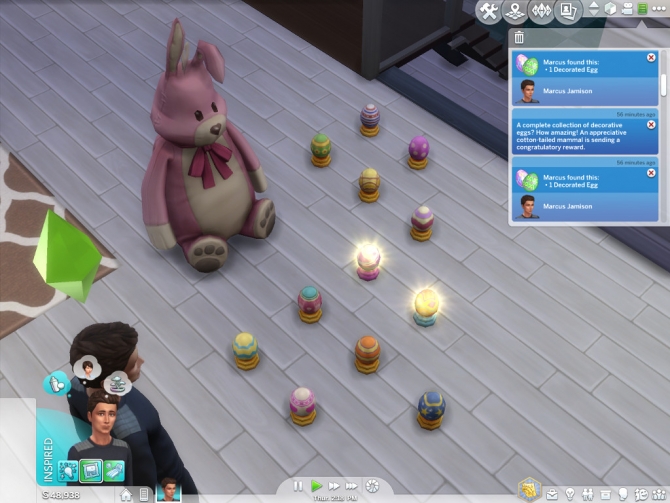Open the Aspiration panel with the gold icon
Image resolution: width=670 pixels, height=503 pixels.
(529, 489)
